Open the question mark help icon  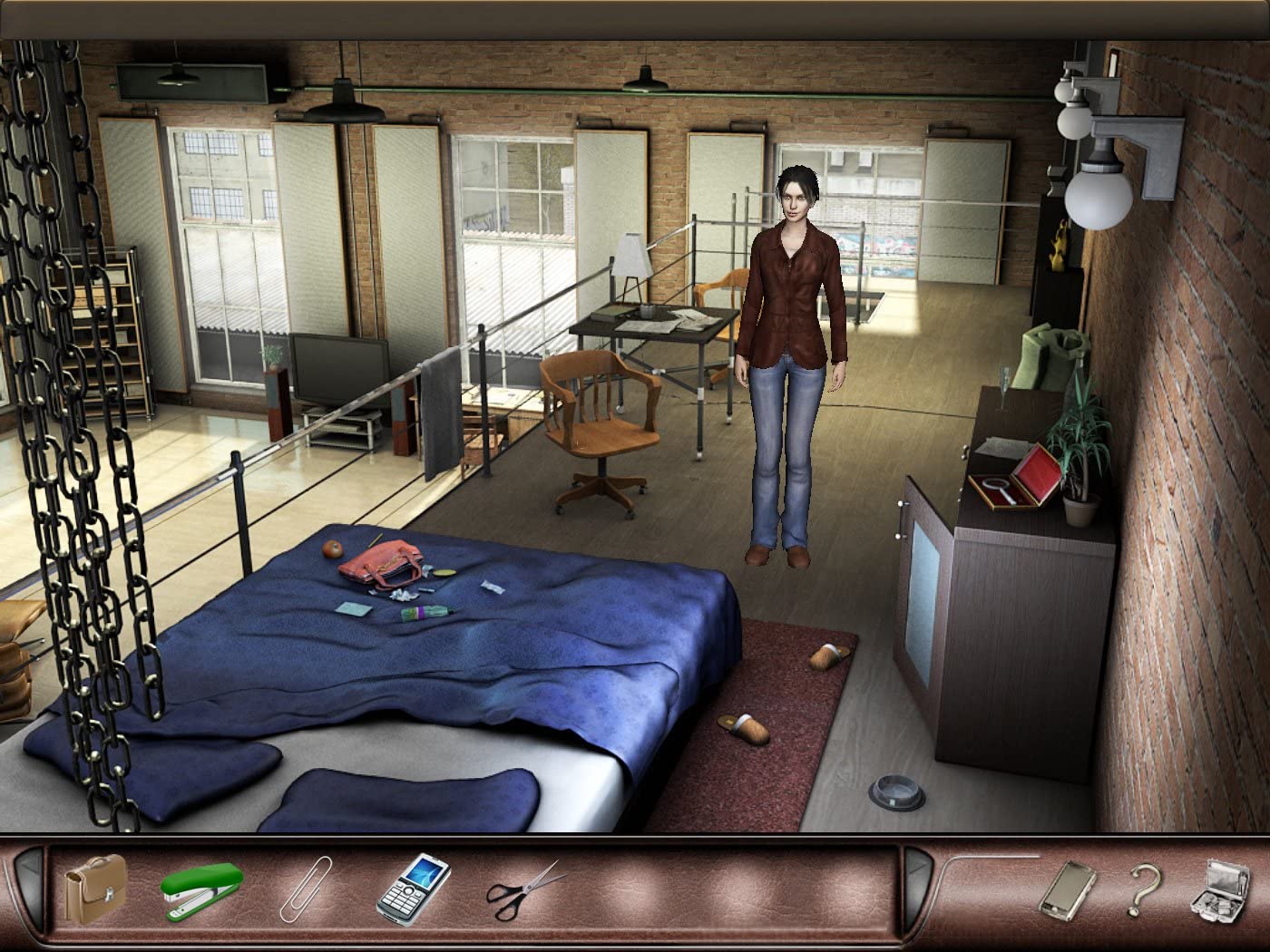tap(1143, 889)
